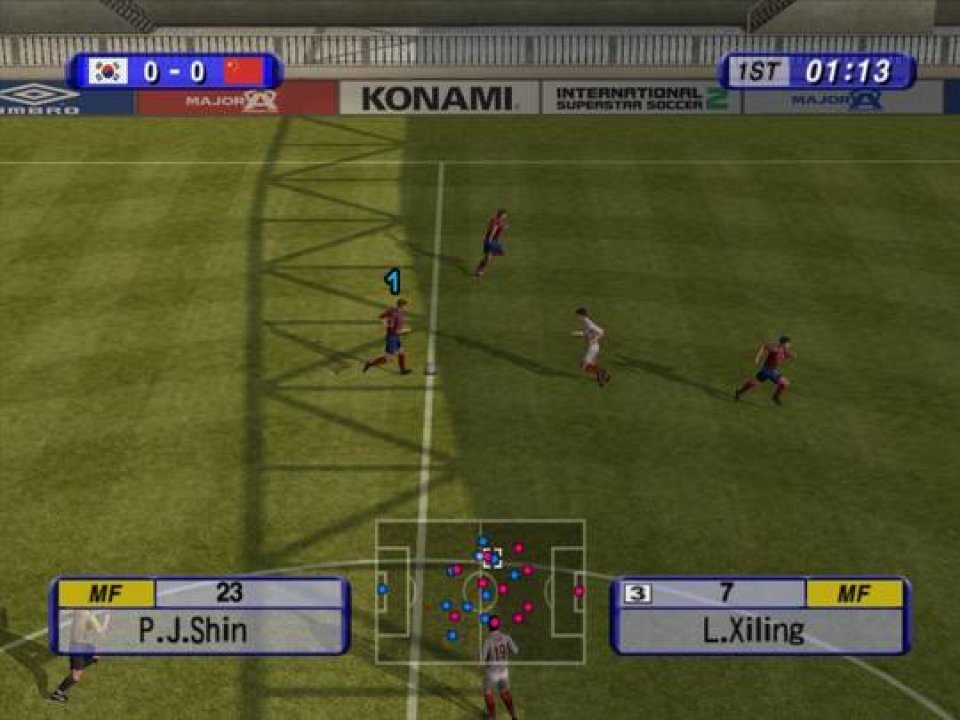
Task: Select the L.Xiling player panel
Action: (760, 616)
